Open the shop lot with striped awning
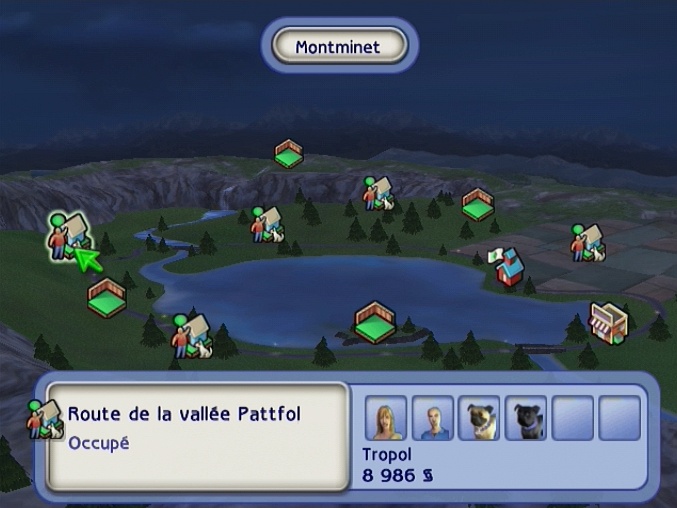Viewport: 677px width, 508px height. click(x=607, y=321)
